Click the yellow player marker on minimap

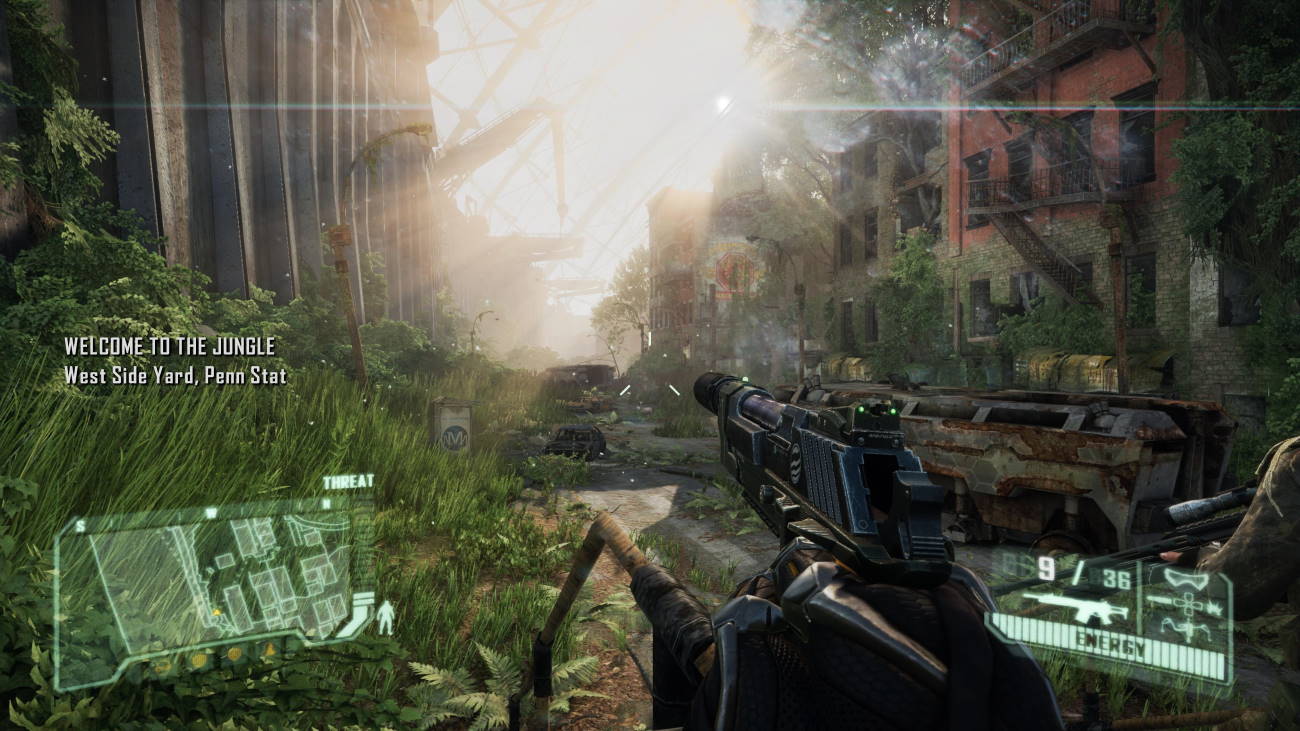point(214,611)
